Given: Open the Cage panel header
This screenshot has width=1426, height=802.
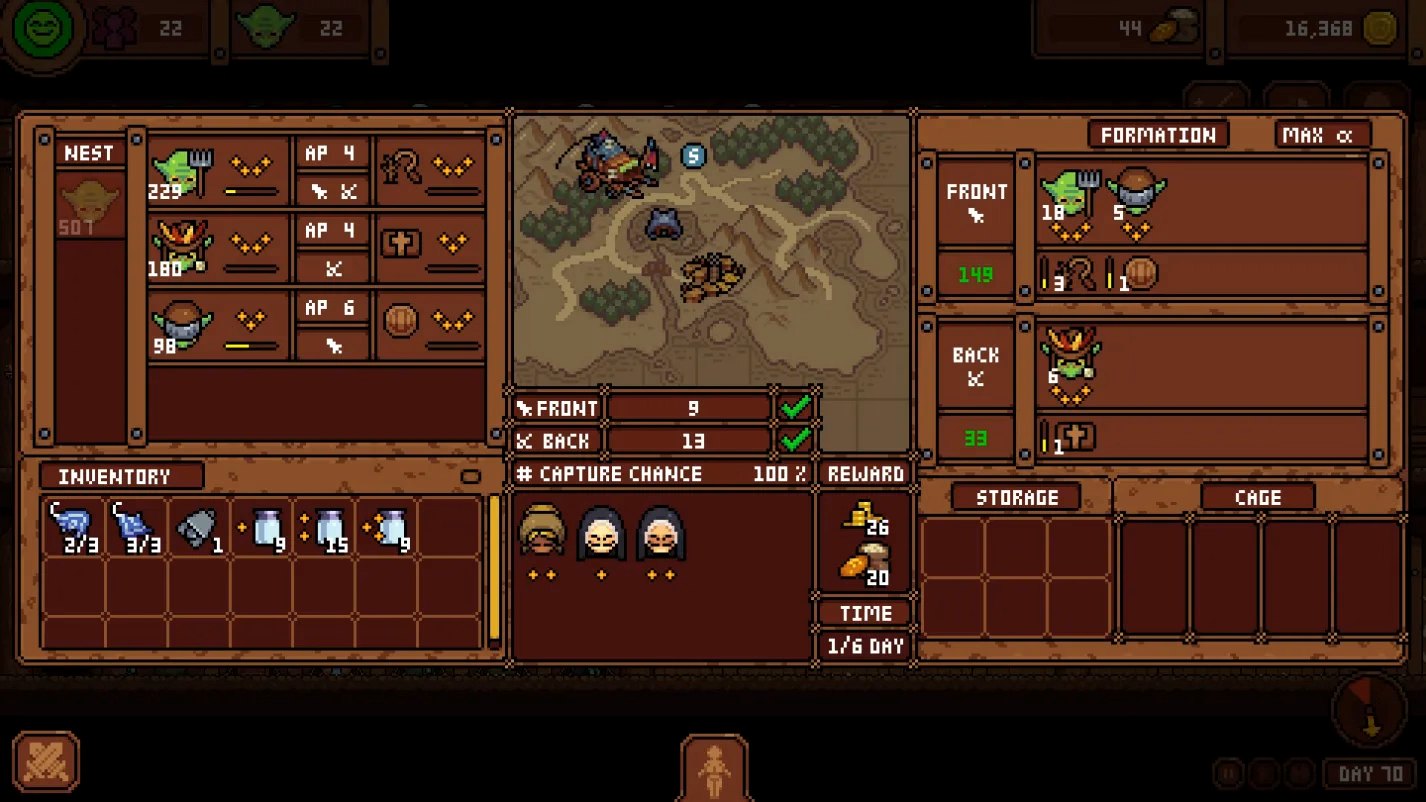Looking at the screenshot, I should [1258, 497].
